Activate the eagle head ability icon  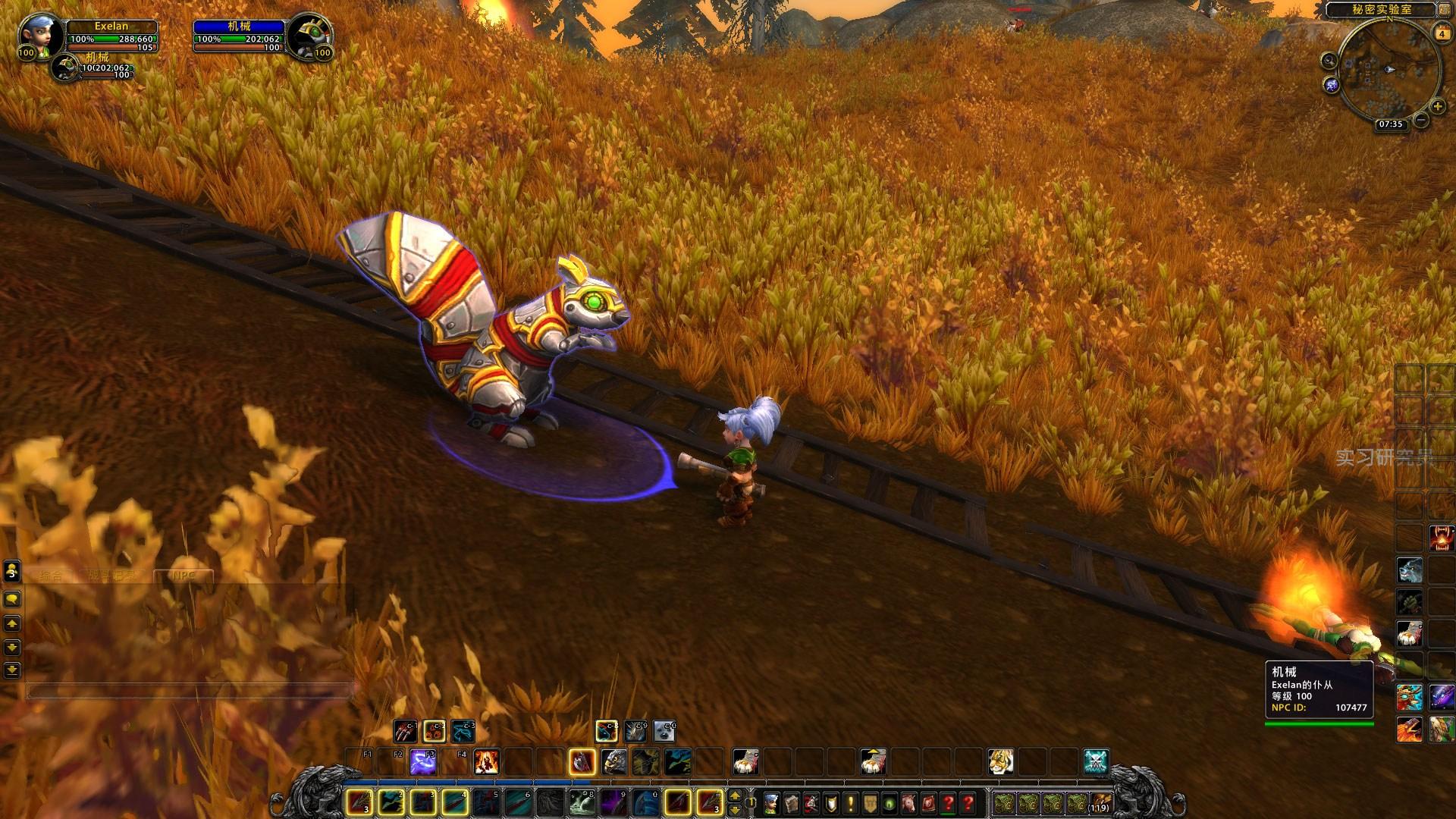[x=613, y=761]
